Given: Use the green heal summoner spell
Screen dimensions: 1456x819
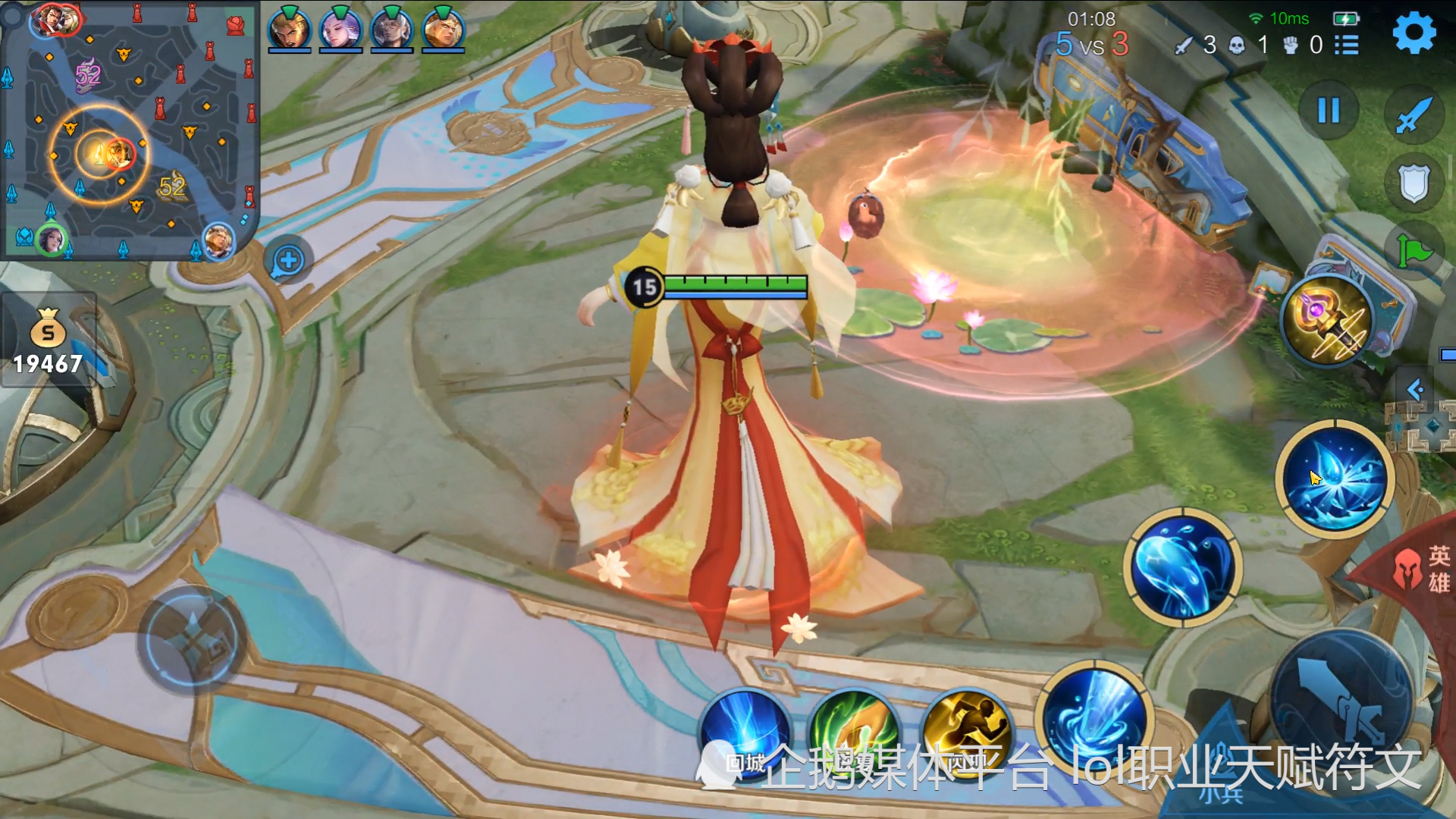Looking at the screenshot, I should pos(855,732).
